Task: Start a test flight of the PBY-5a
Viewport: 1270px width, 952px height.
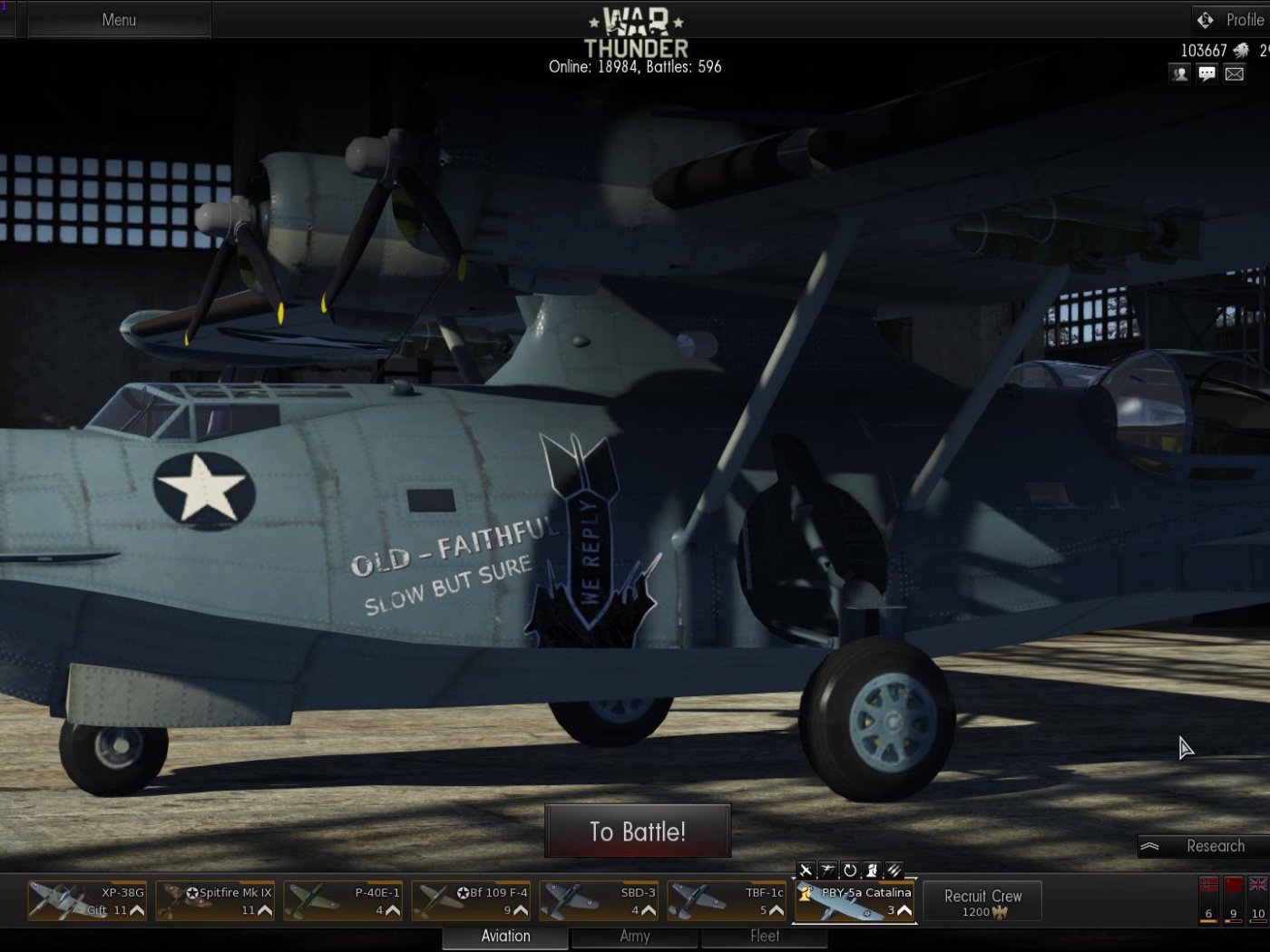Action: click(x=806, y=869)
